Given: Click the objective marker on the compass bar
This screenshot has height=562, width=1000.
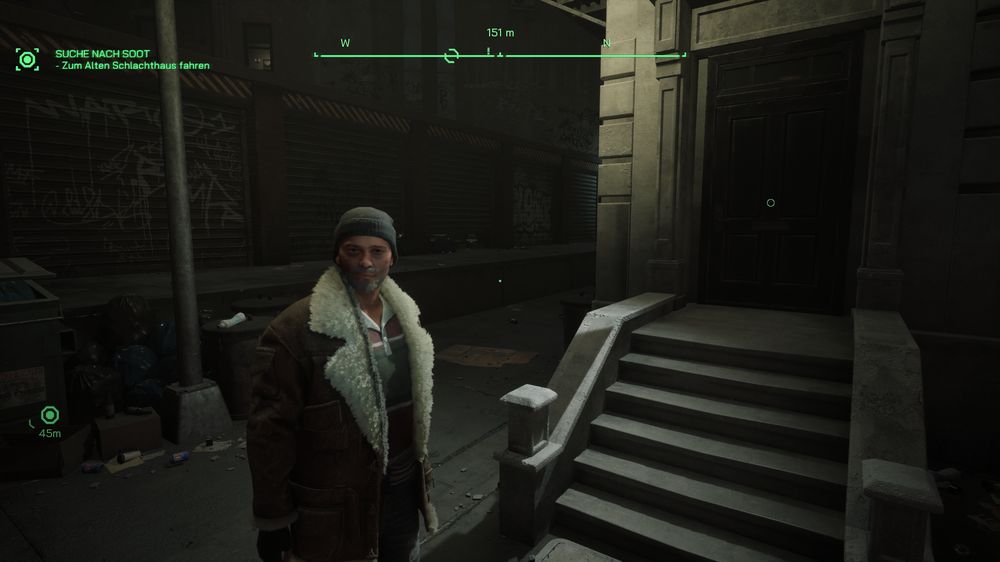Looking at the screenshot, I should point(451,55).
